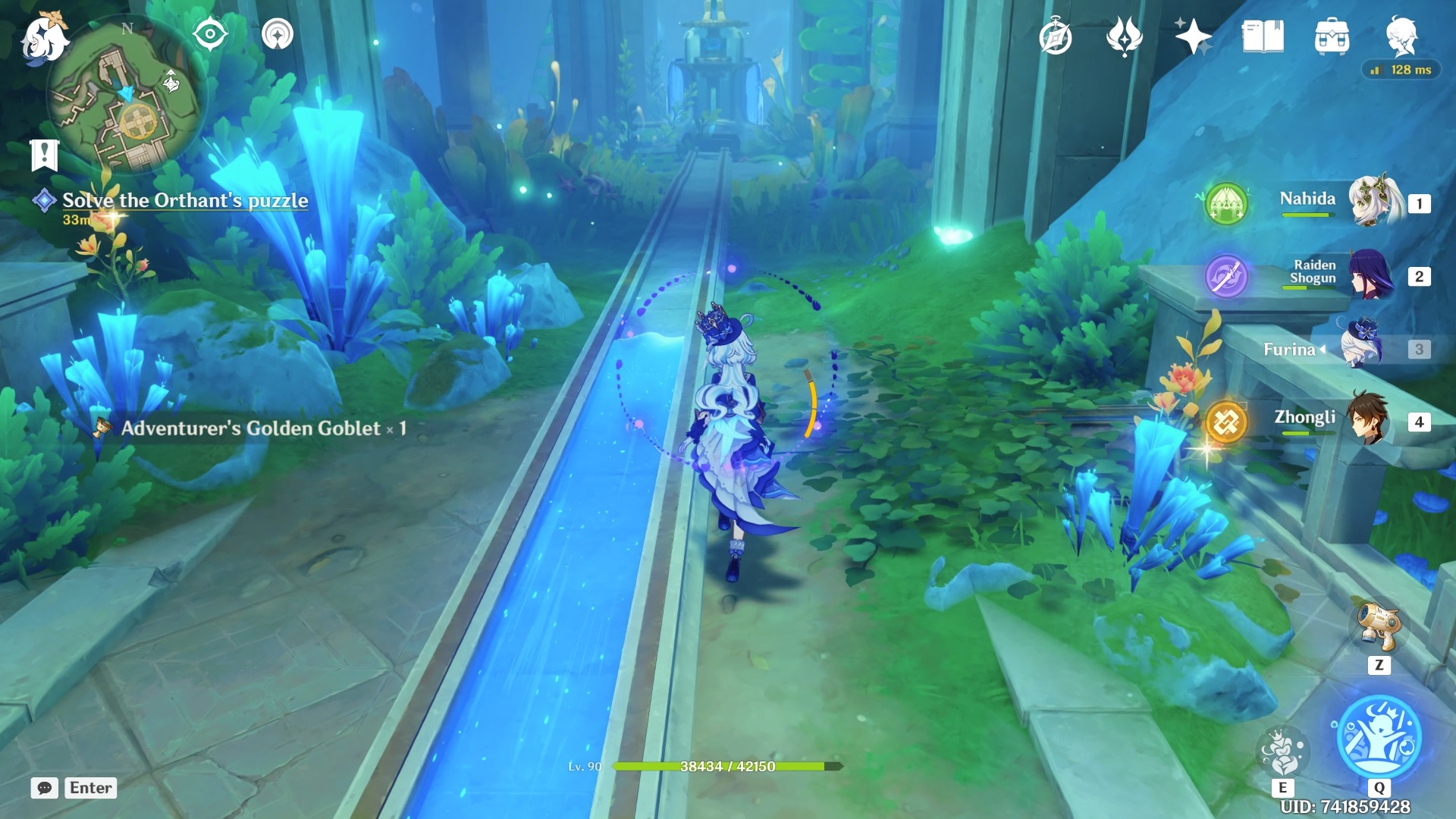1456x819 pixels.
Task: Open the battle pass flame icon
Action: point(1124,36)
